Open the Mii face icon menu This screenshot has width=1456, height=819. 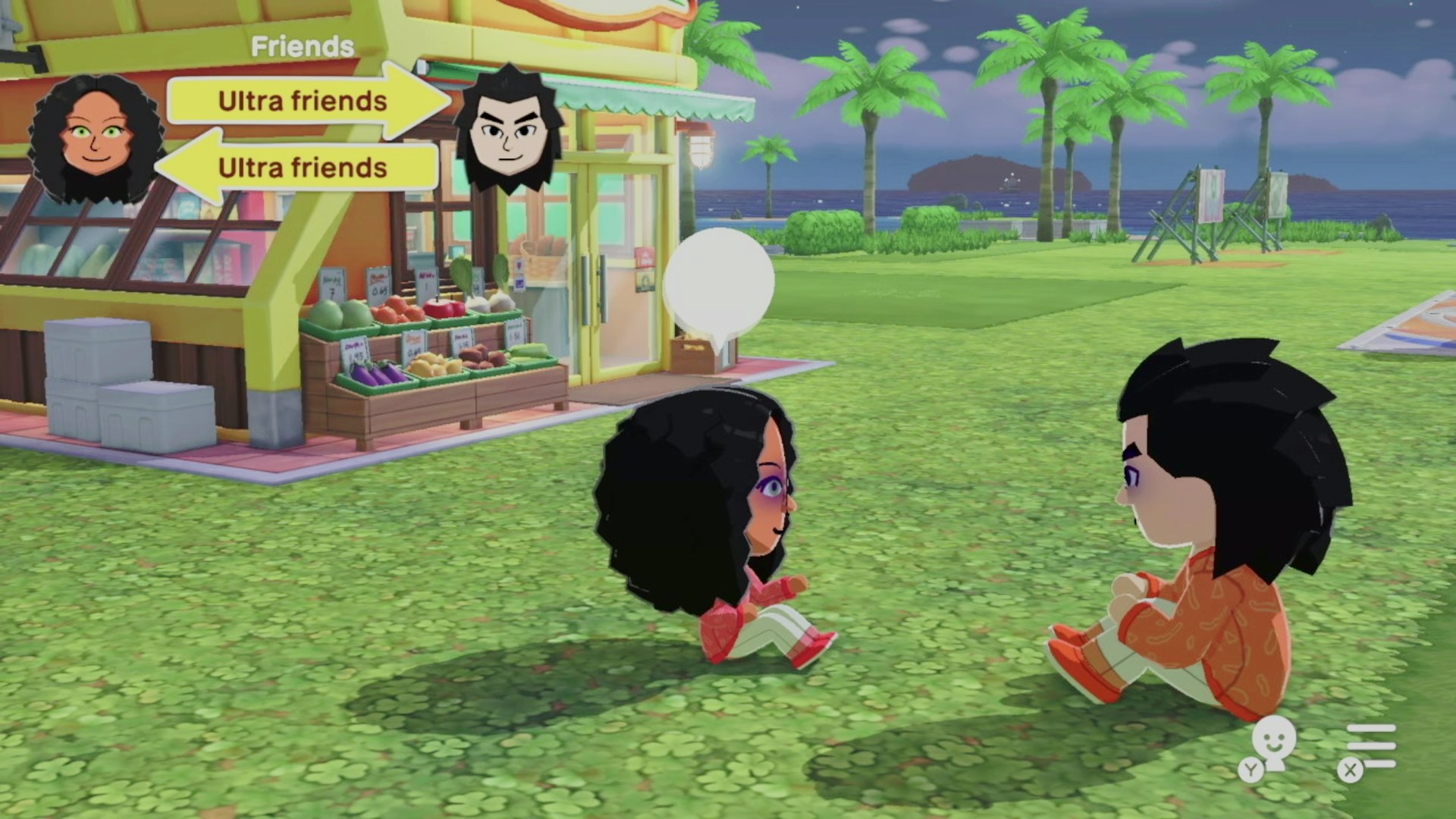1272,744
